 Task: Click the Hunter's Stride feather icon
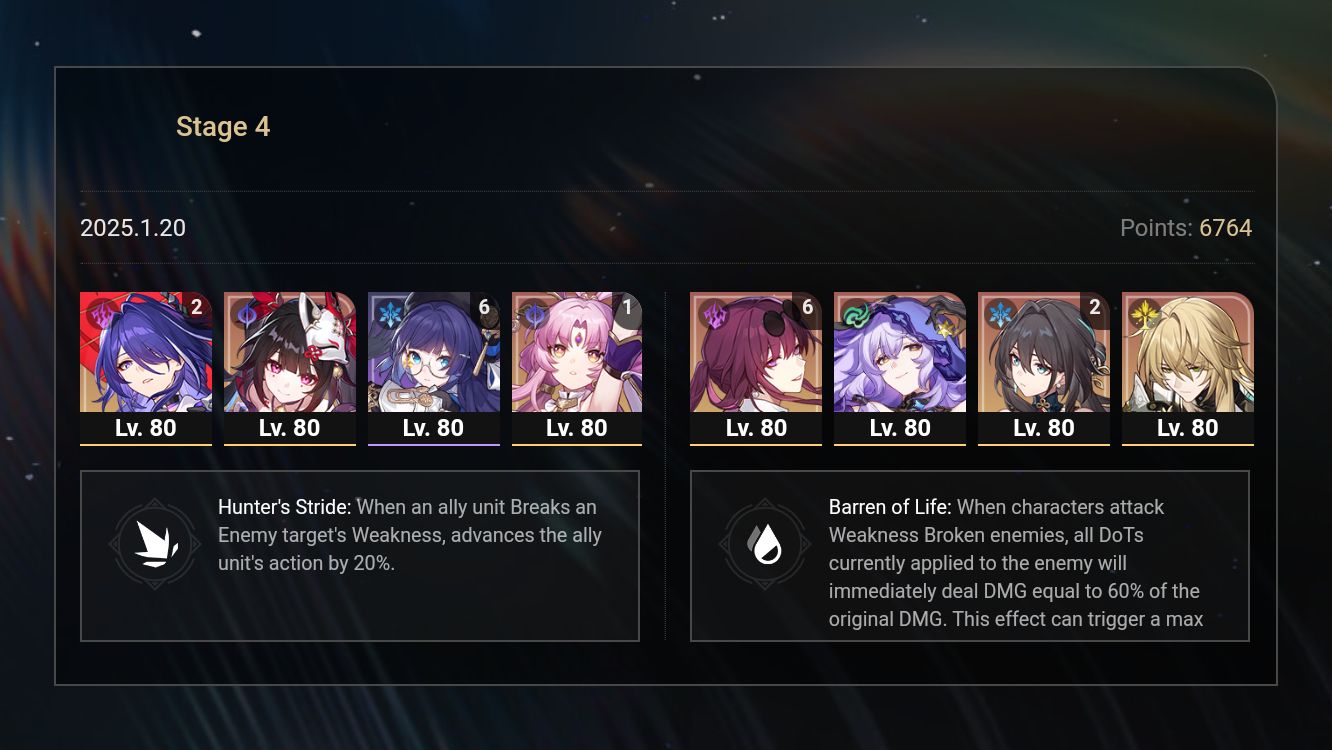pos(155,543)
